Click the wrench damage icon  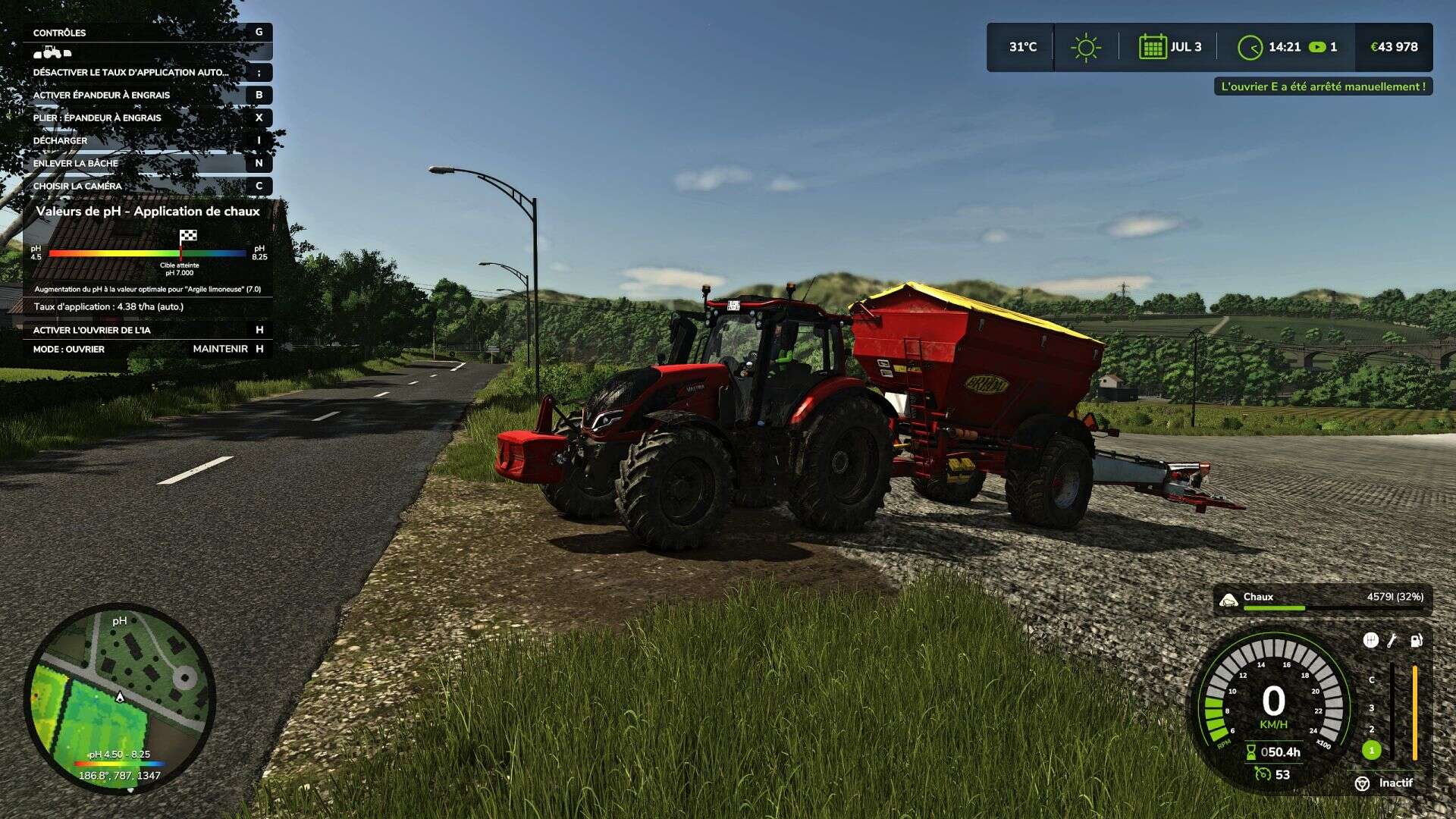pos(1392,641)
